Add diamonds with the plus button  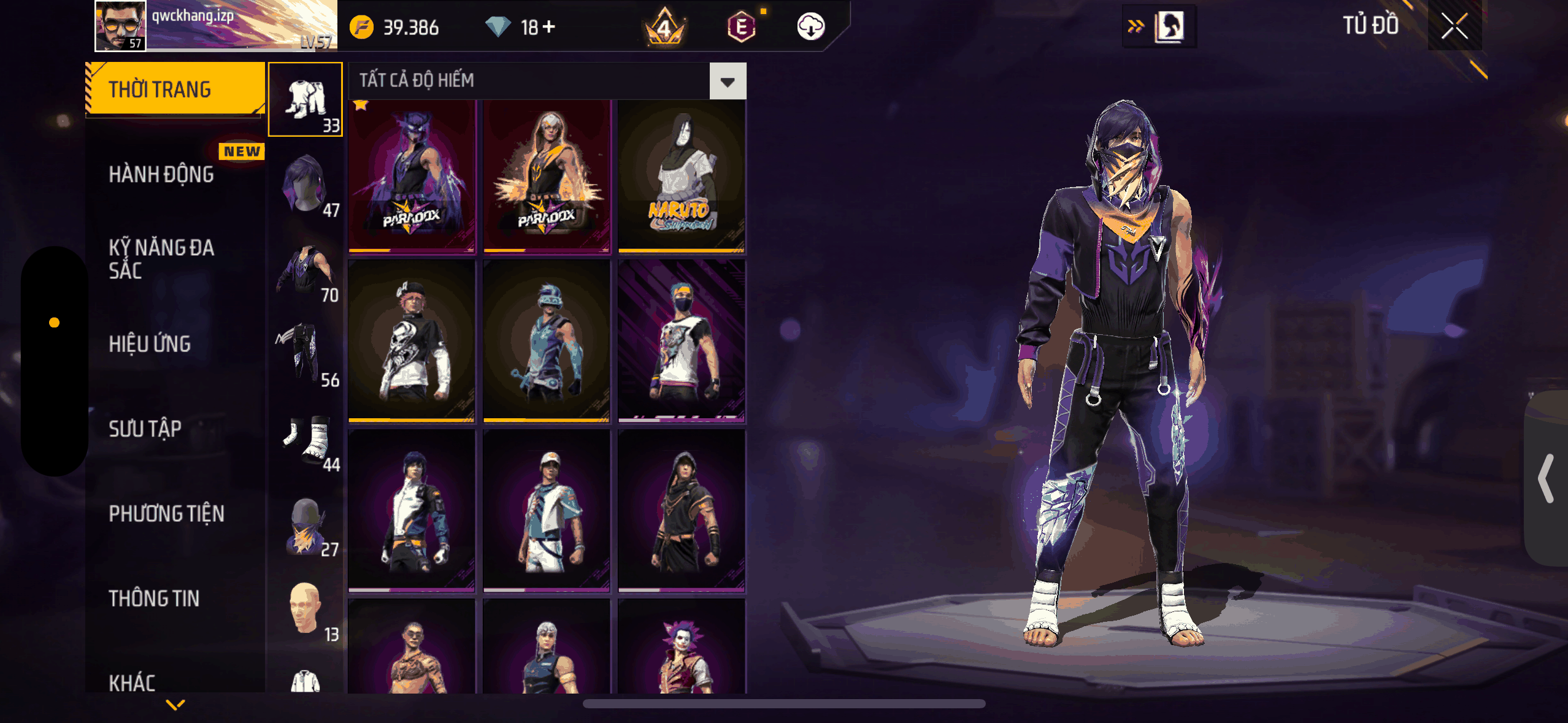(549, 26)
